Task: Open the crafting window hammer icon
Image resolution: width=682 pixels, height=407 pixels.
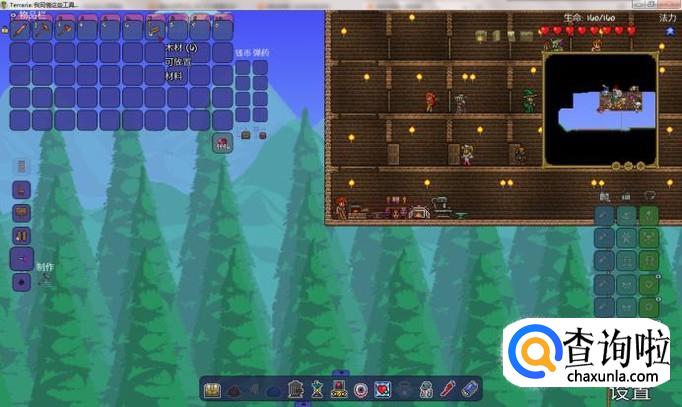Action: (x=44, y=281)
